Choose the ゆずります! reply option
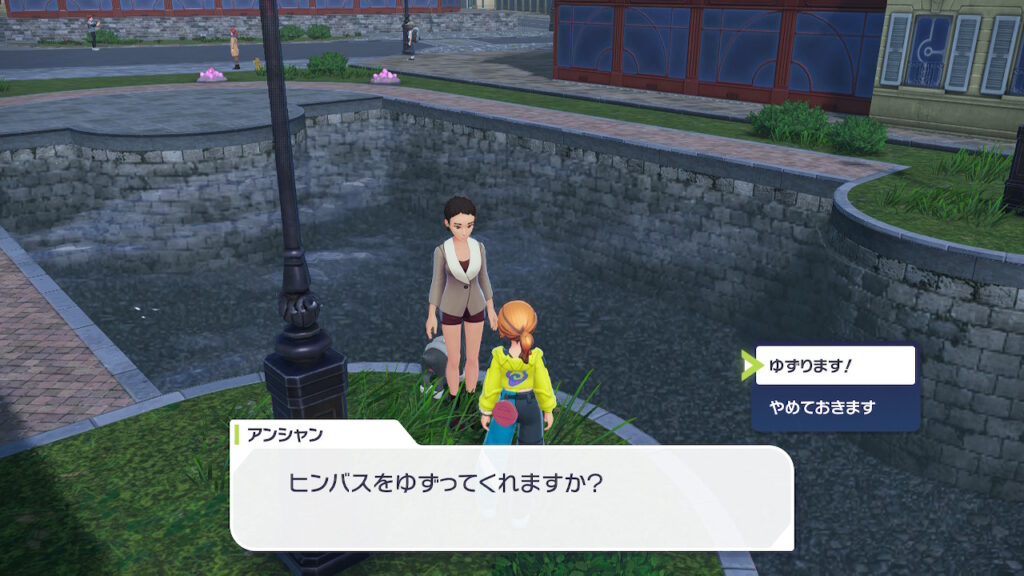Screen dimensions: 1024x576 point(835,366)
